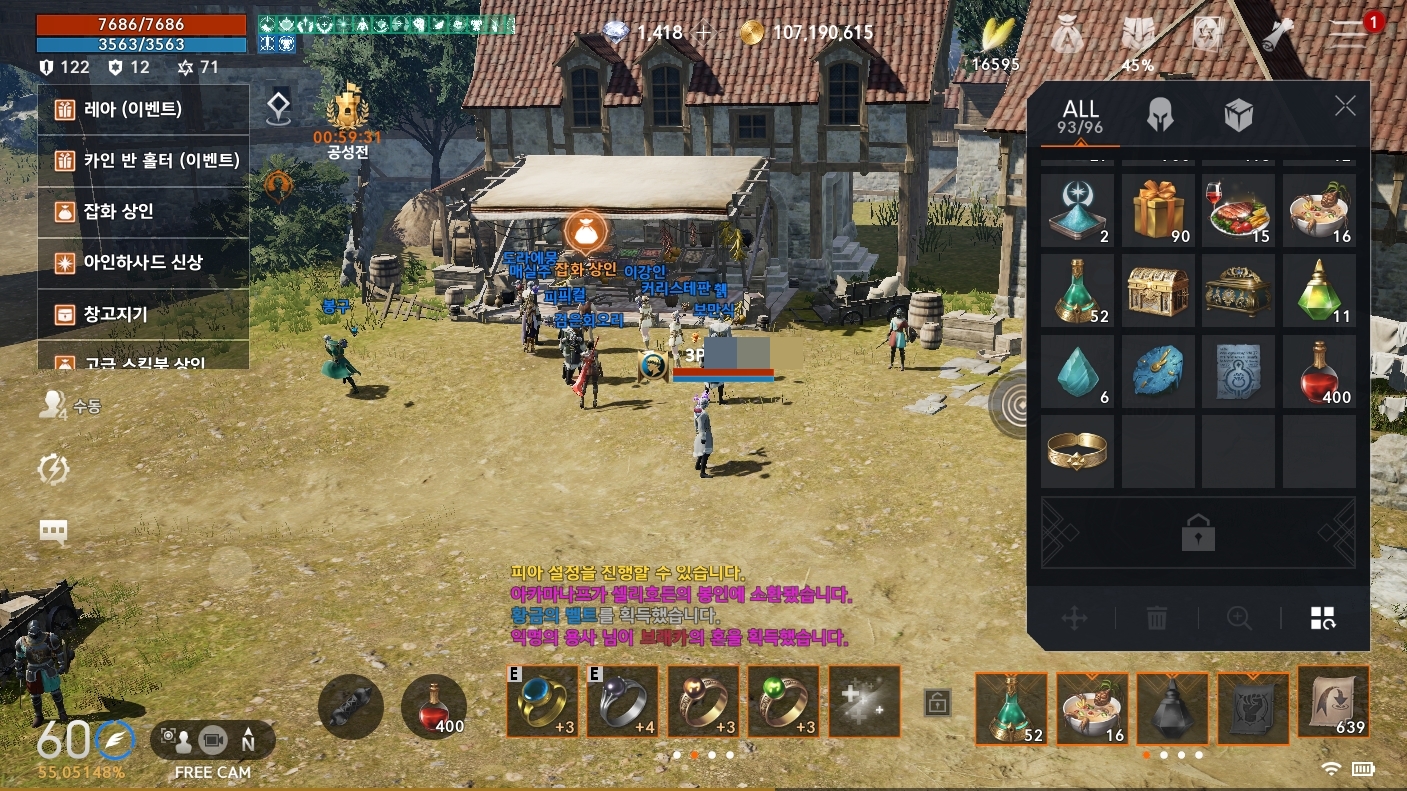Click the inventory trash can button
Screen dimensions: 1407x791
tap(1157, 618)
